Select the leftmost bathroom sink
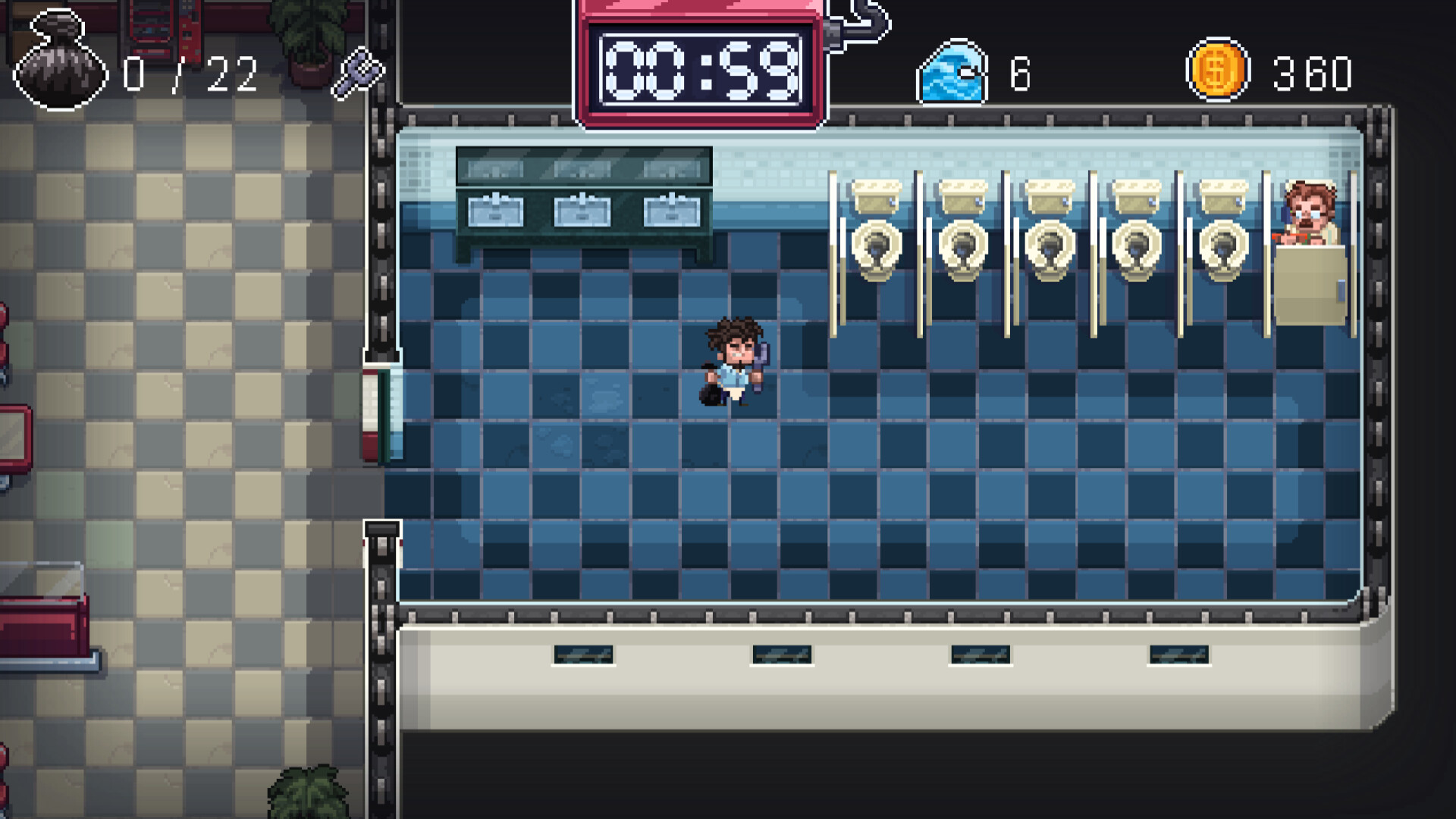Image resolution: width=1456 pixels, height=819 pixels. [497, 212]
